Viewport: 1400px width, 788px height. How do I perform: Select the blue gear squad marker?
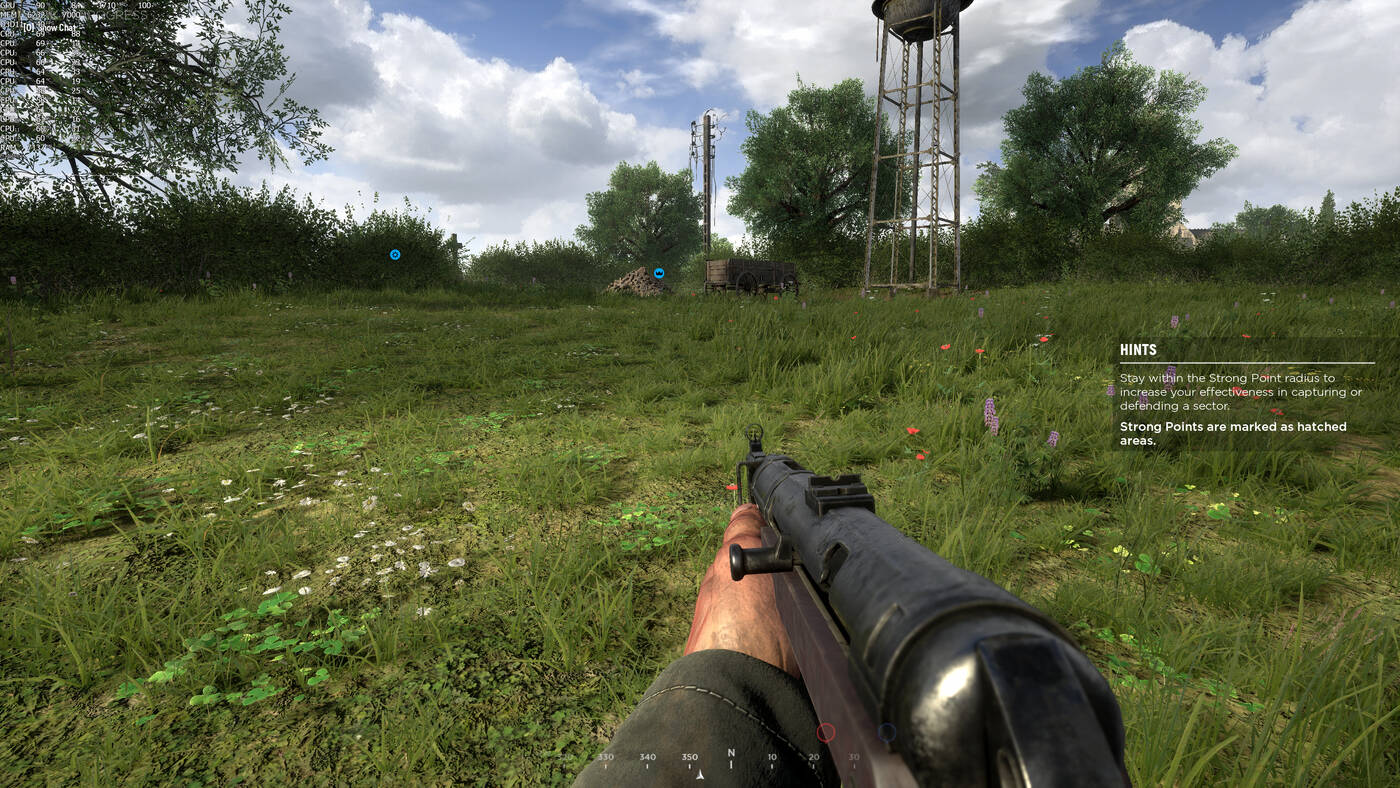point(395,255)
